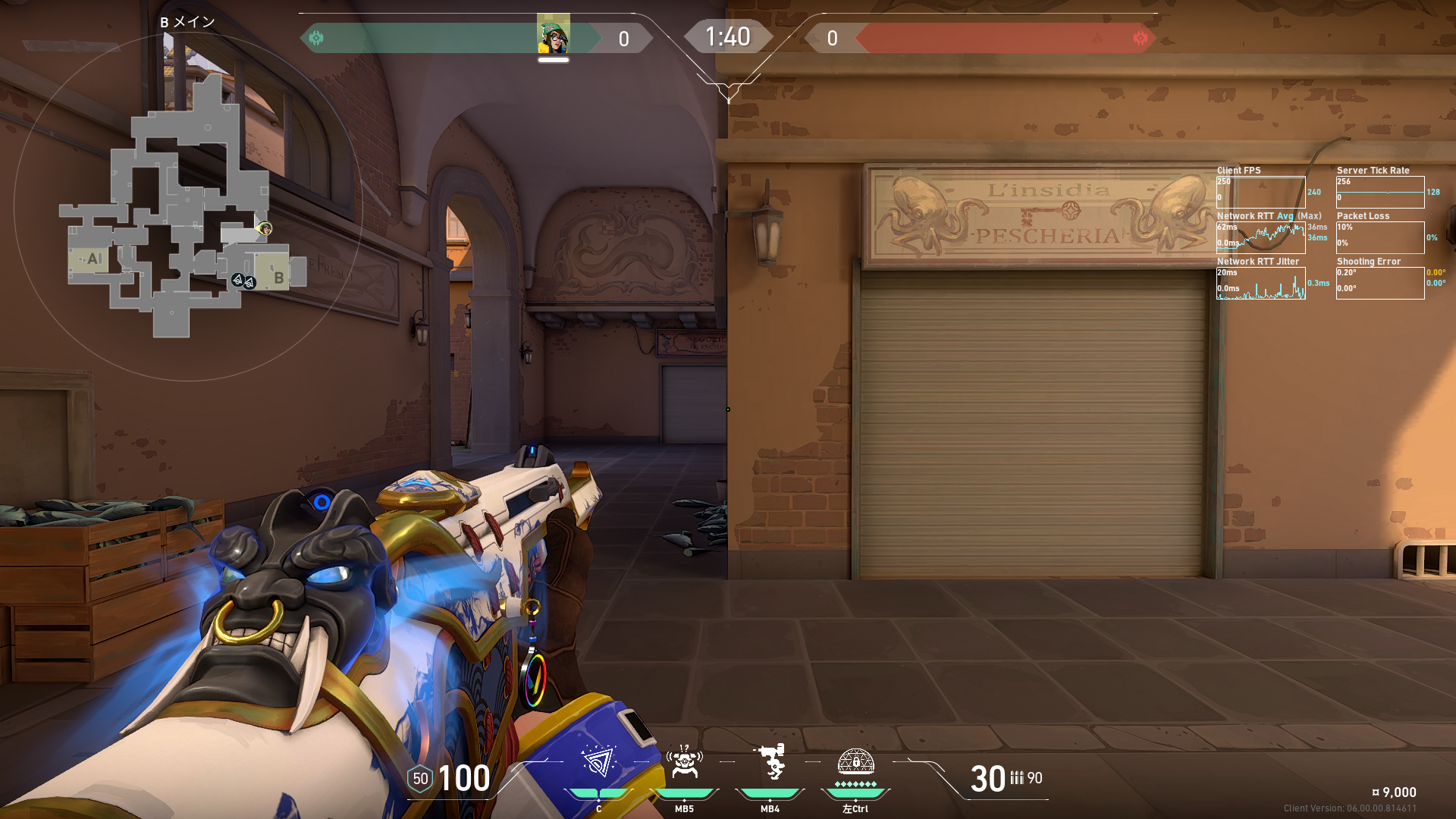Click the Killjoy player marker on the minimap
1456x819 pixels.
tap(265, 228)
